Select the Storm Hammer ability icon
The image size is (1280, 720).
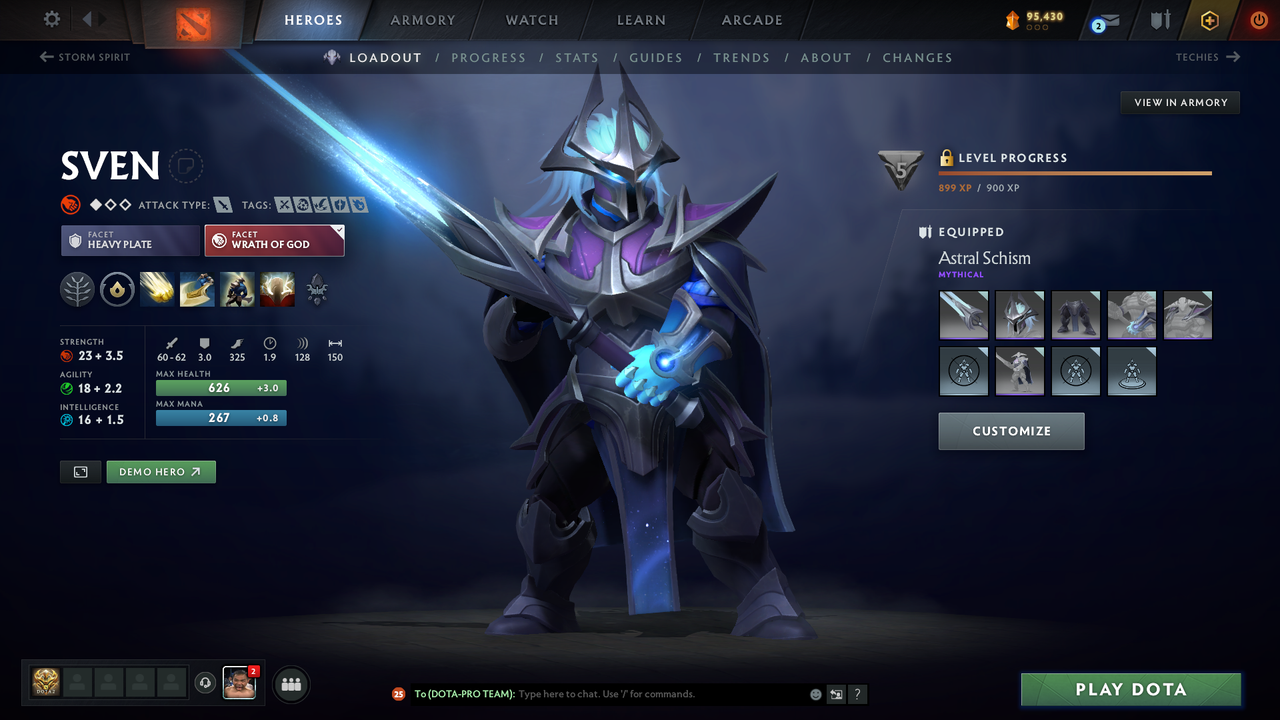pos(157,290)
